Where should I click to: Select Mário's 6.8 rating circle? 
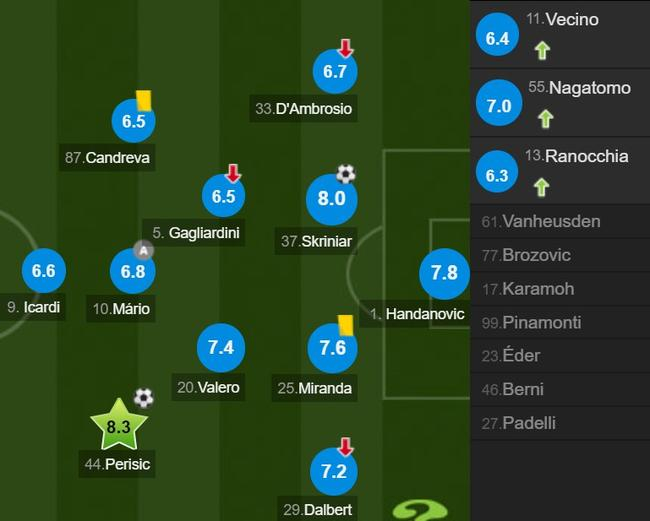pyautogui.click(x=133, y=271)
